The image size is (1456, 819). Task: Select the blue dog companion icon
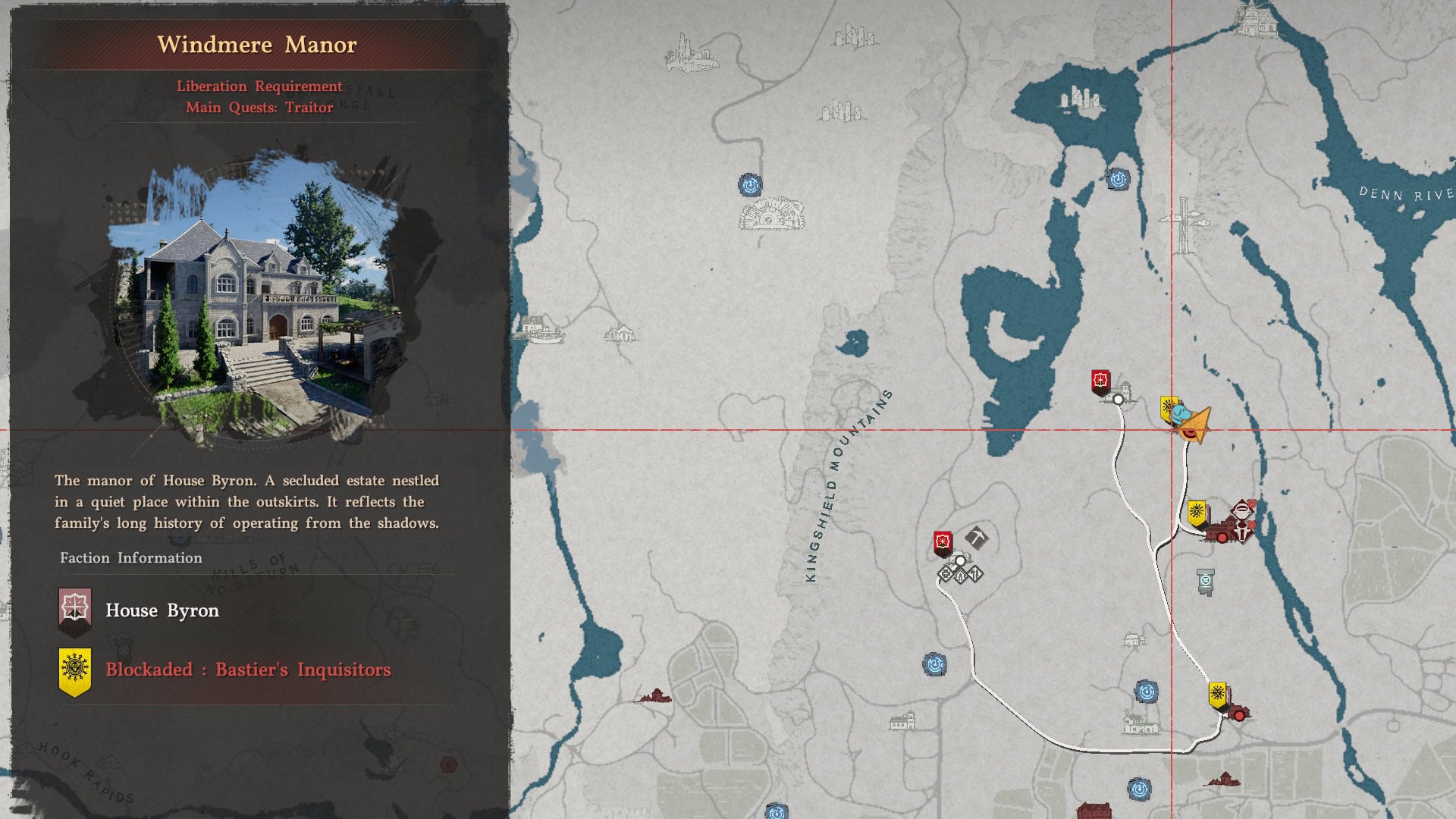coord(1181,414)
